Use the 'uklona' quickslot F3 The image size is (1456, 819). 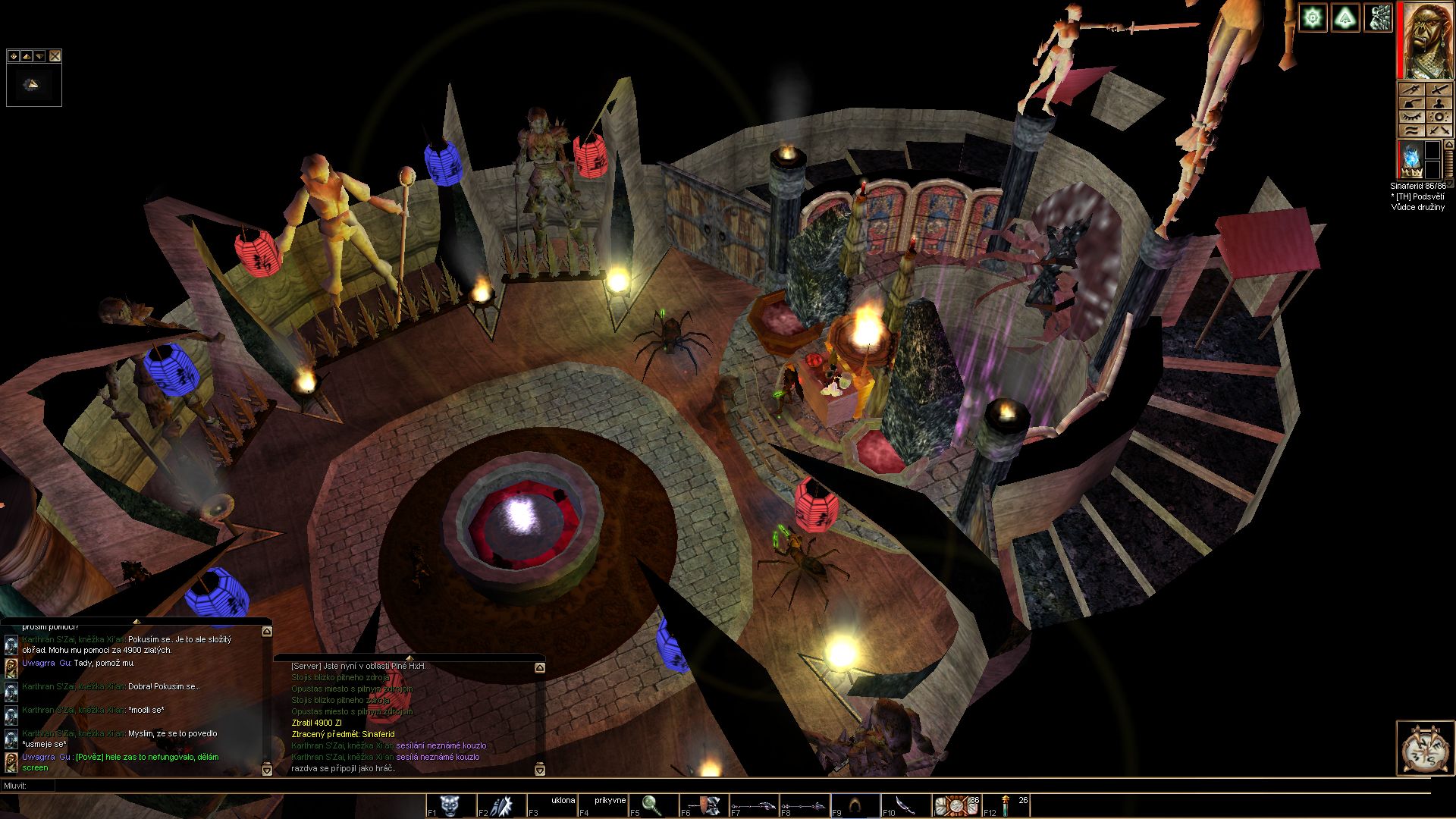point(551,805)
